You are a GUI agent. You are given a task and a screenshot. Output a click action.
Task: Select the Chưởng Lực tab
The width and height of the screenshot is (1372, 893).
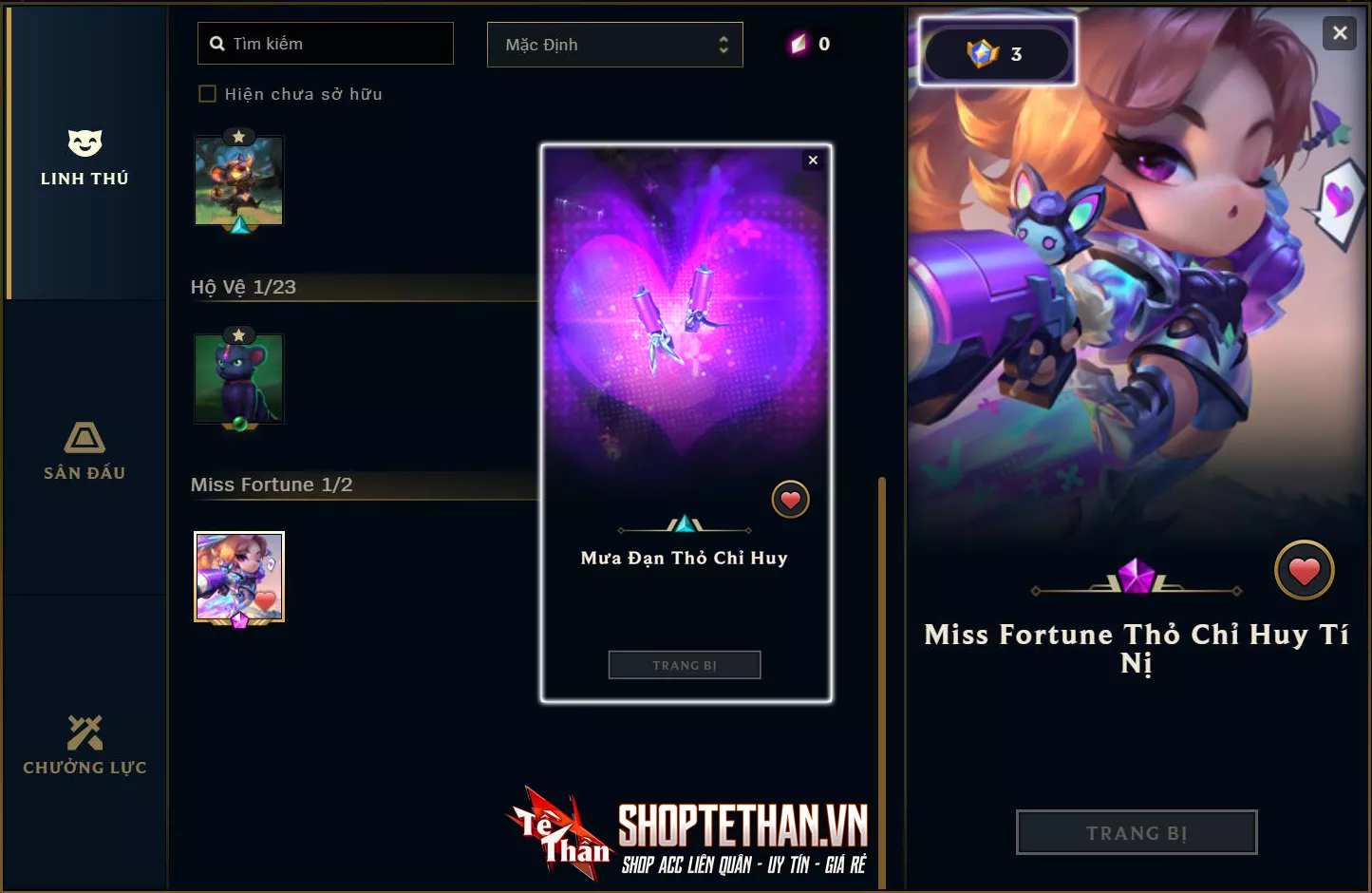pos(85,746)
